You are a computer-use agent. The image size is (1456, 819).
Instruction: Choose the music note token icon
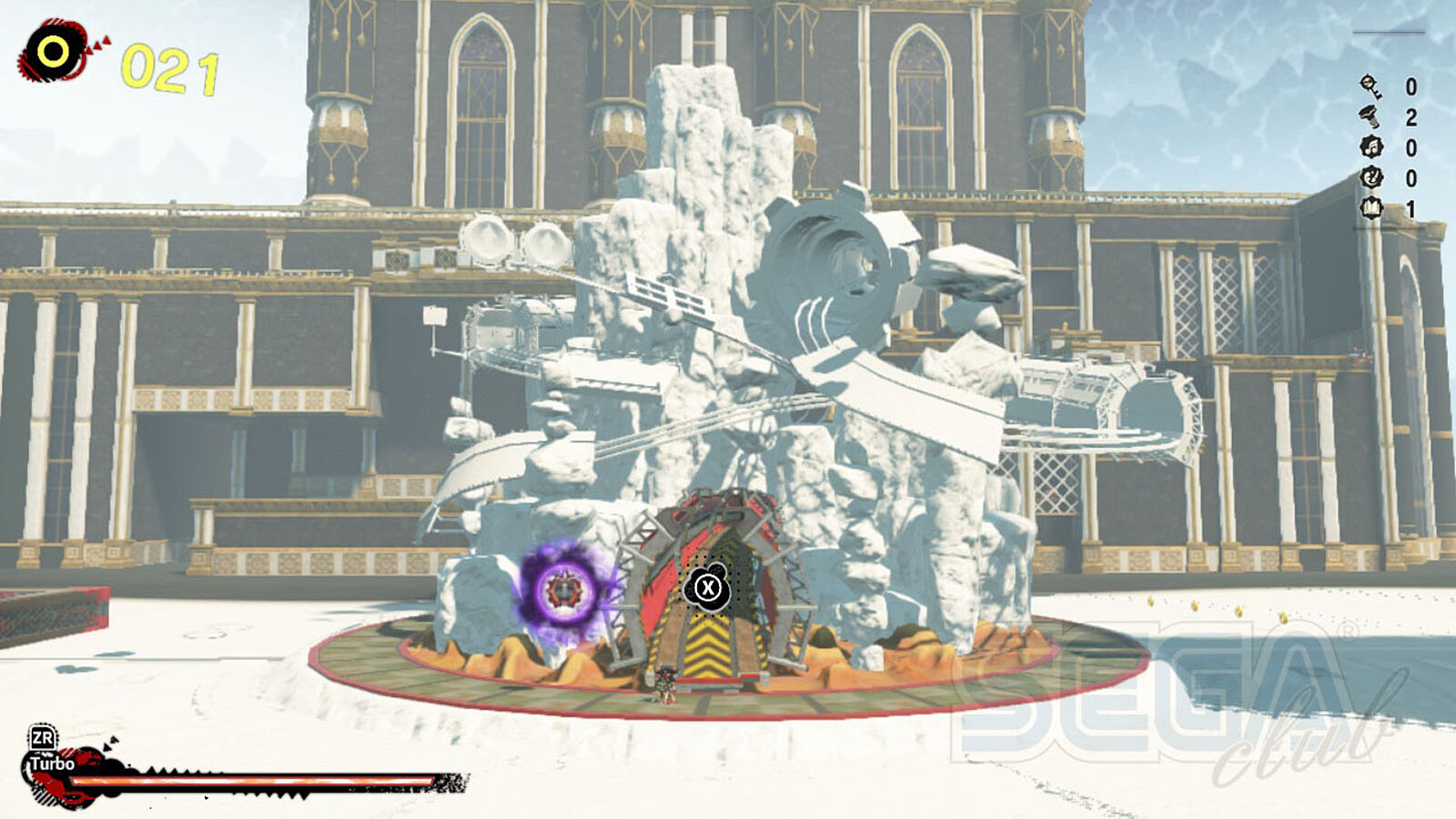coord(1370,147)
